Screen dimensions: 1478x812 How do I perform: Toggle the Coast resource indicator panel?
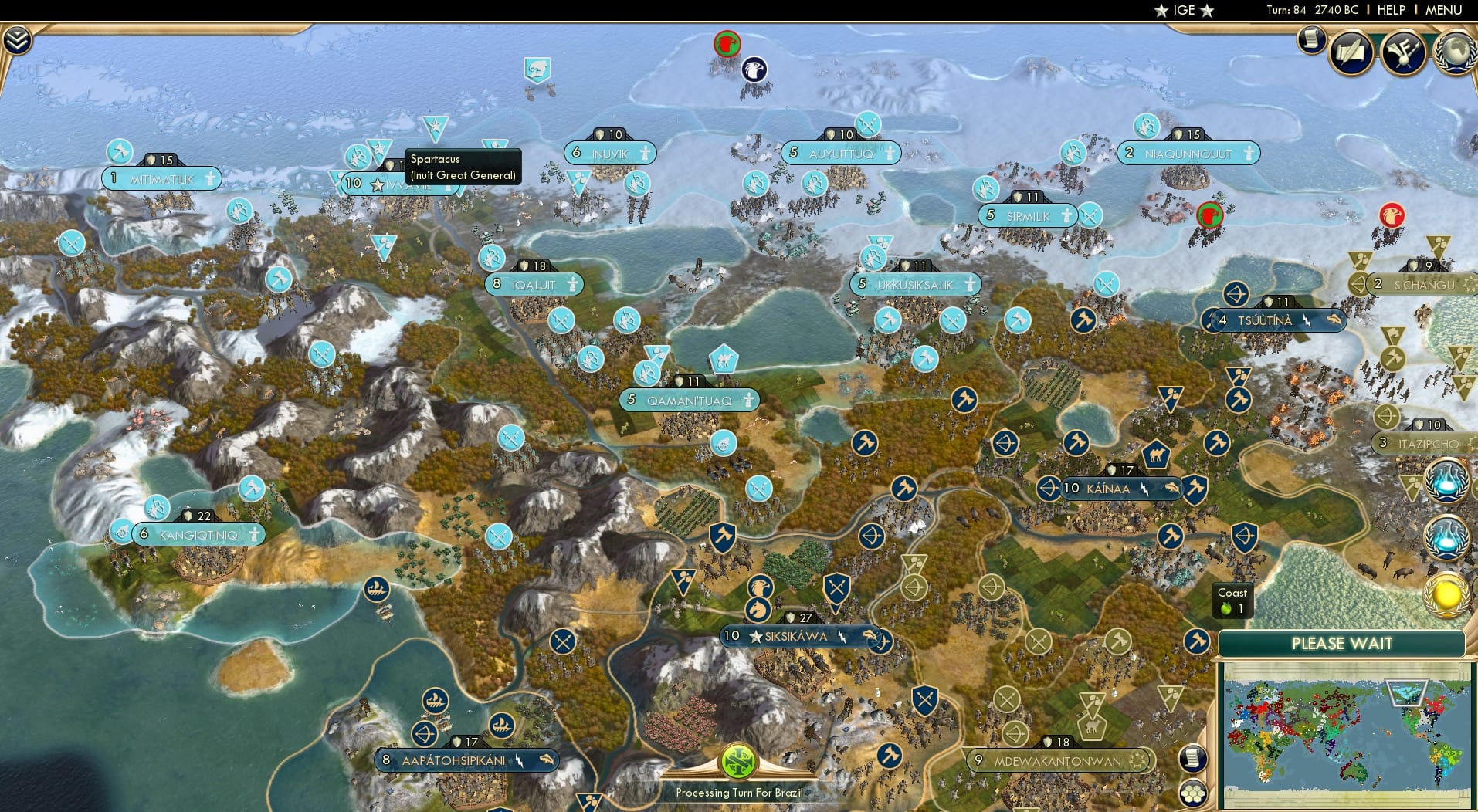point(1232,600)
